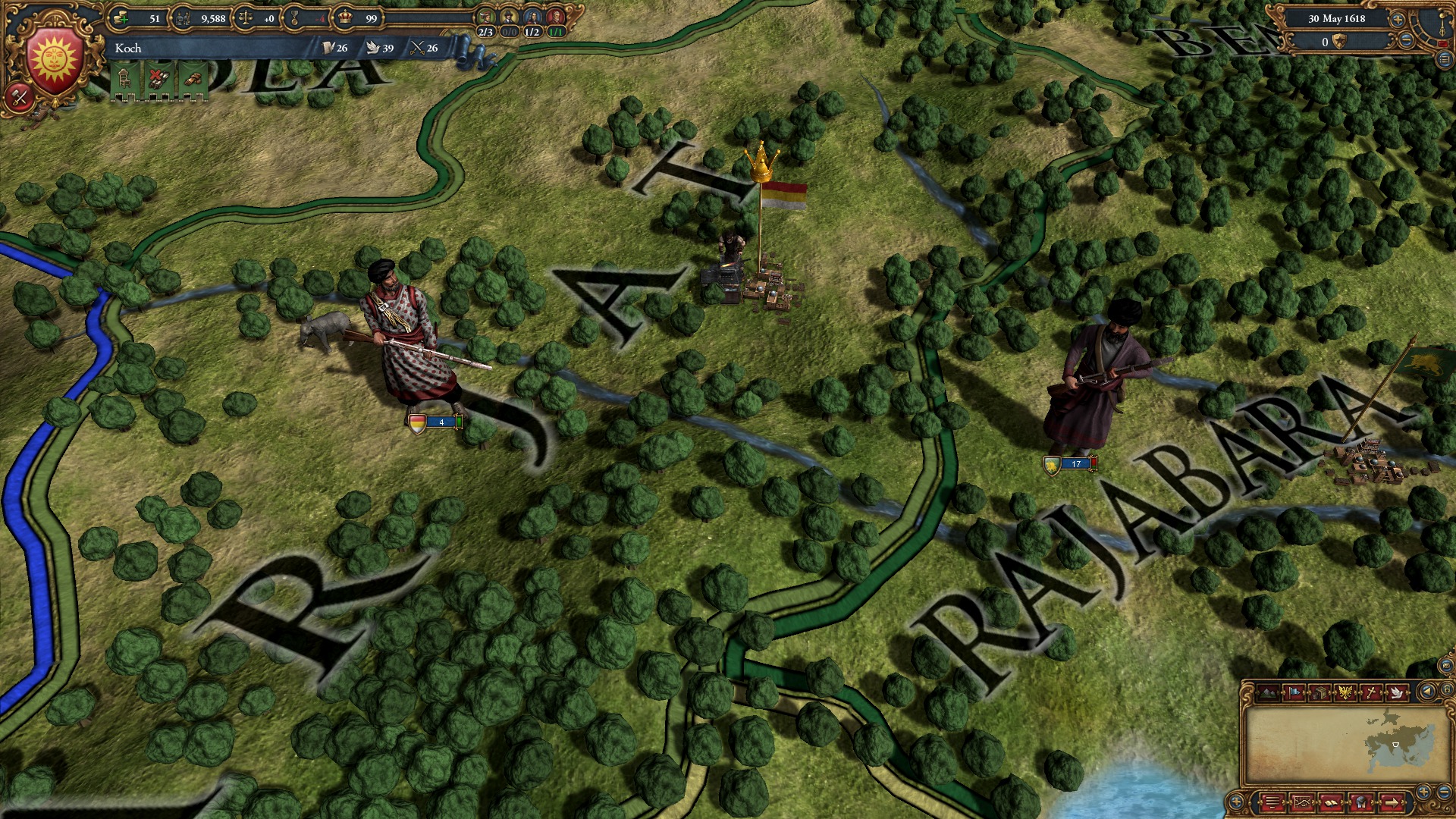Open the country shield coat of arms
Screen dimensions: 1456x819
pyautogui.click(x=54, y=57)
